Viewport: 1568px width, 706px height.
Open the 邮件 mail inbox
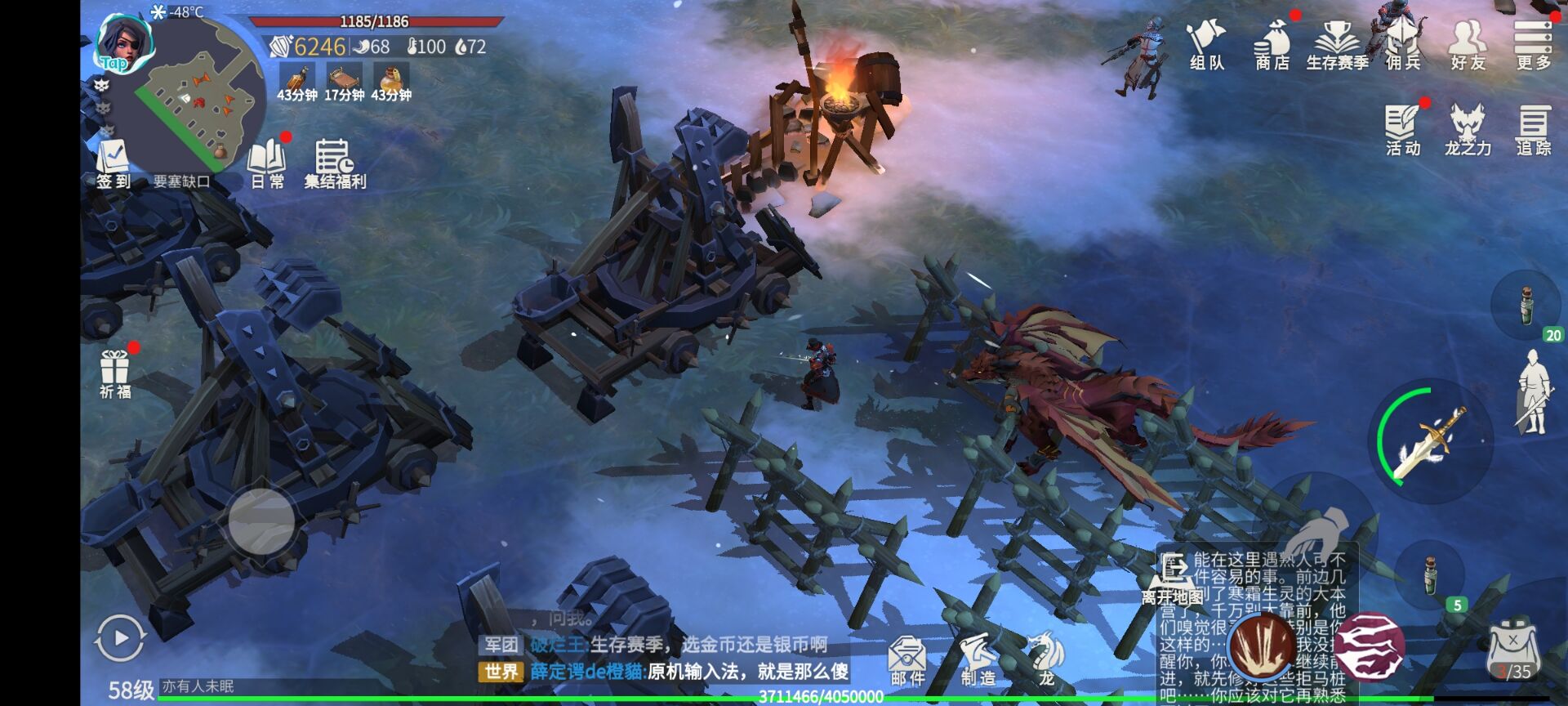[x=907, y=660]
